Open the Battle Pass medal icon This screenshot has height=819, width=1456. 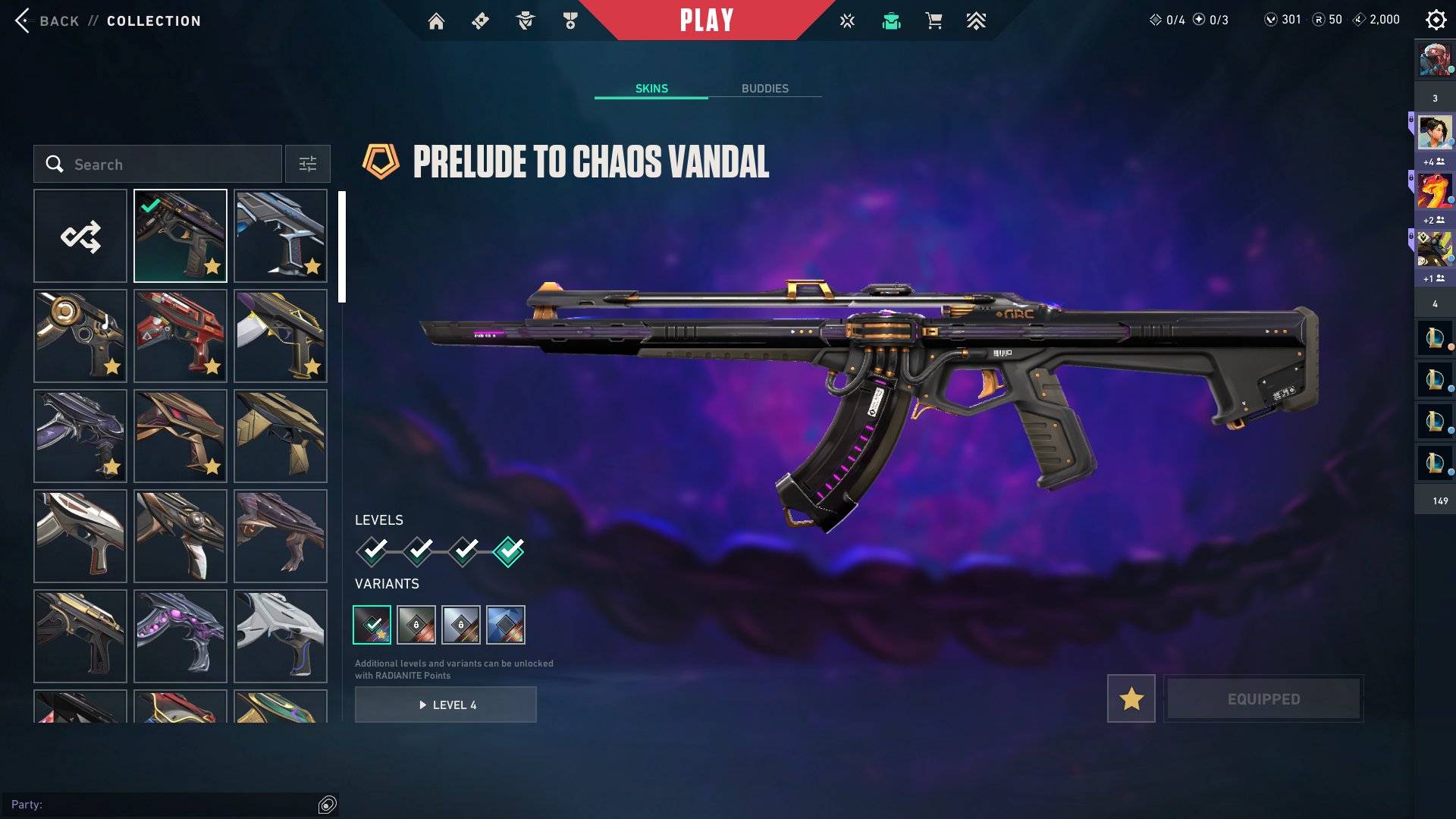tap(570, 20)
